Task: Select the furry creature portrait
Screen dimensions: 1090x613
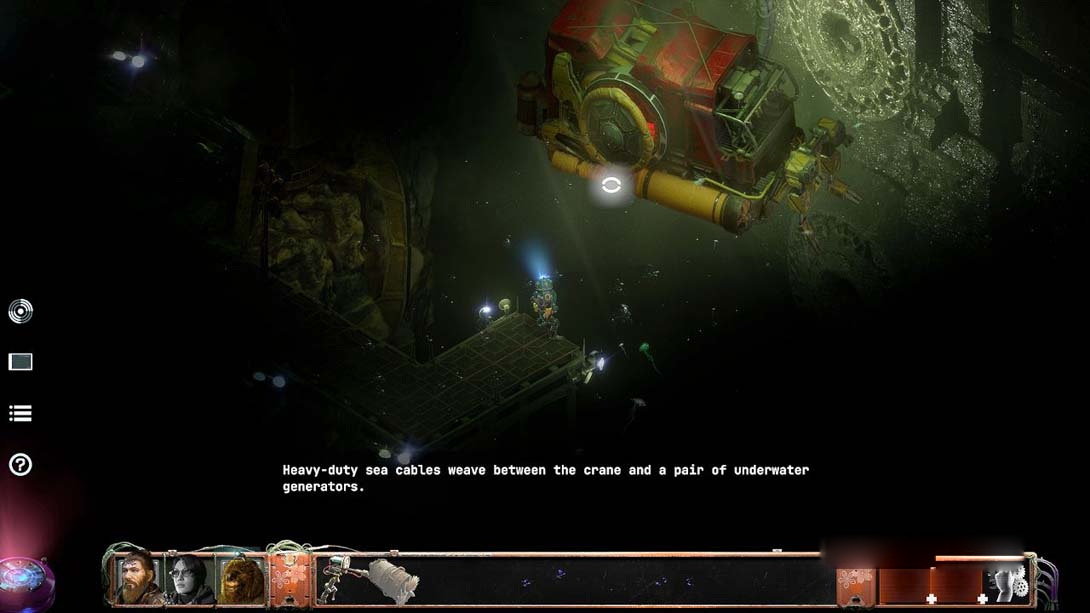Action: tap(242, 580)
